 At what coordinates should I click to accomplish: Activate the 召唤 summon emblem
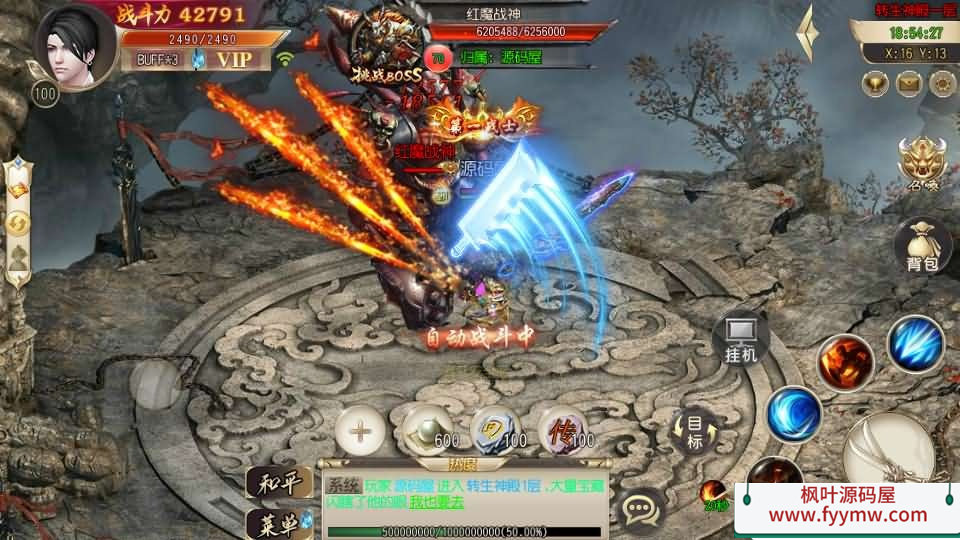[922, 164]
